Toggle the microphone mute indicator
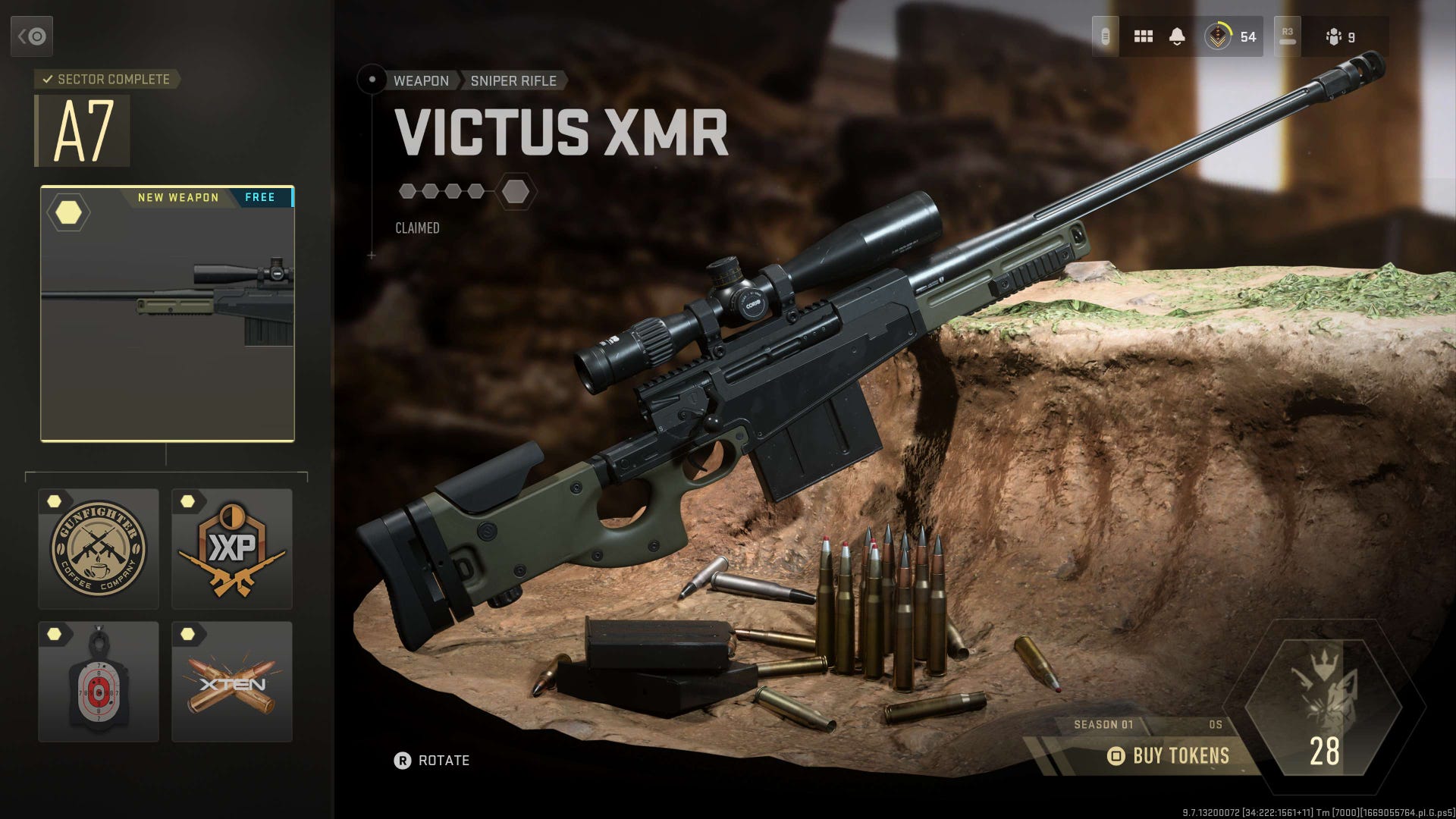This screenshot has width=1456, height=819. [x=1106, y=36]
